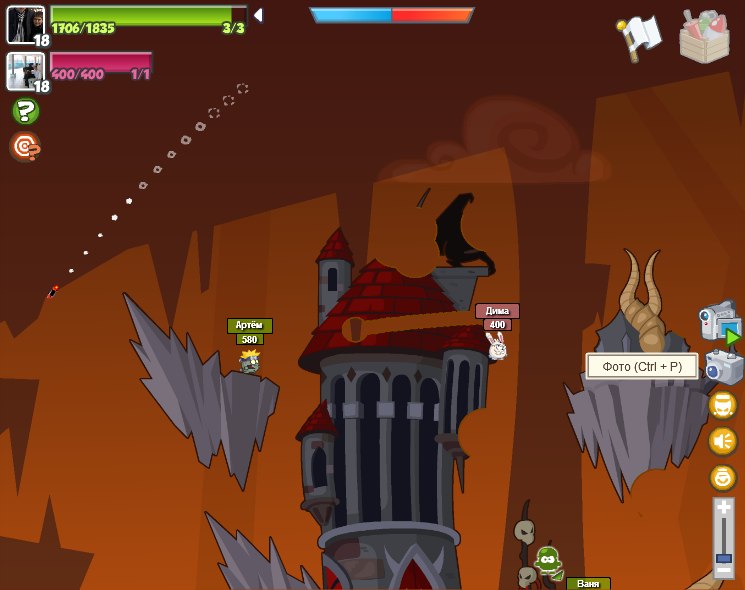The image size is (745, 590).
Task: Take a screenshot with the photo camera
Action: coord(723,367)
